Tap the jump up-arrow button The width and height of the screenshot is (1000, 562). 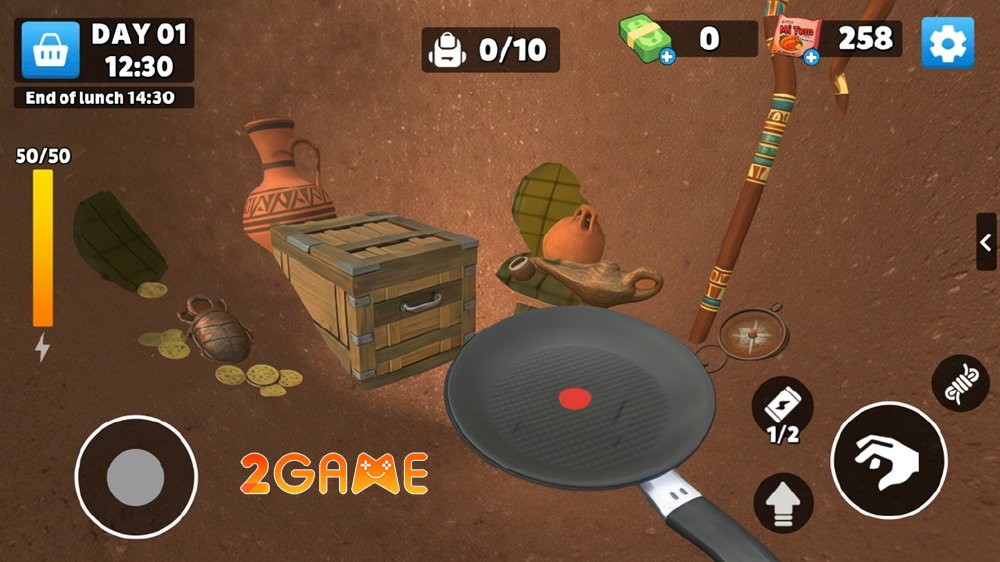coord(783,502)
